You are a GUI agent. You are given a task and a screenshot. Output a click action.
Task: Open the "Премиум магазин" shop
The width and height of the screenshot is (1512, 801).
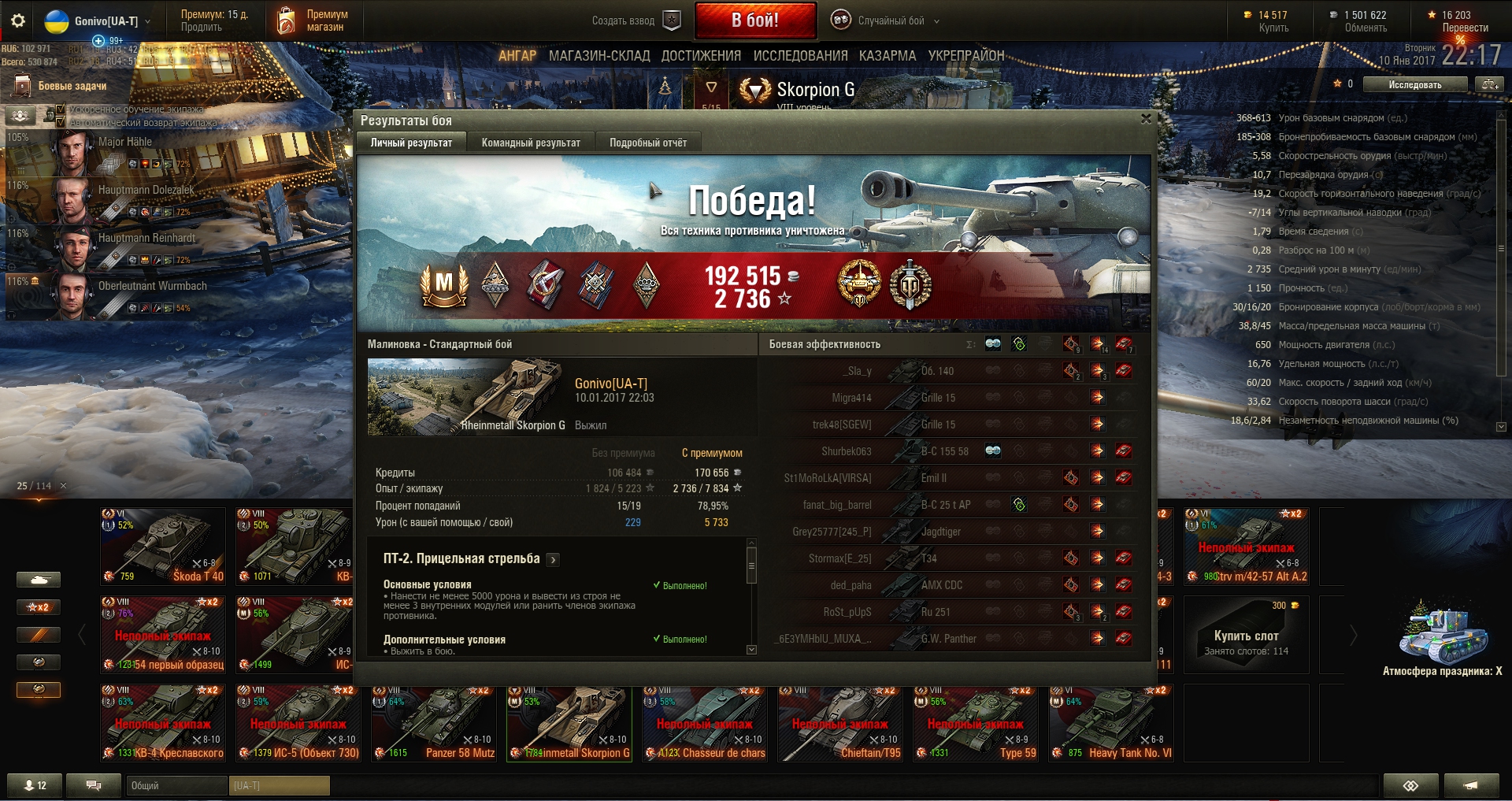pos(313,21)
